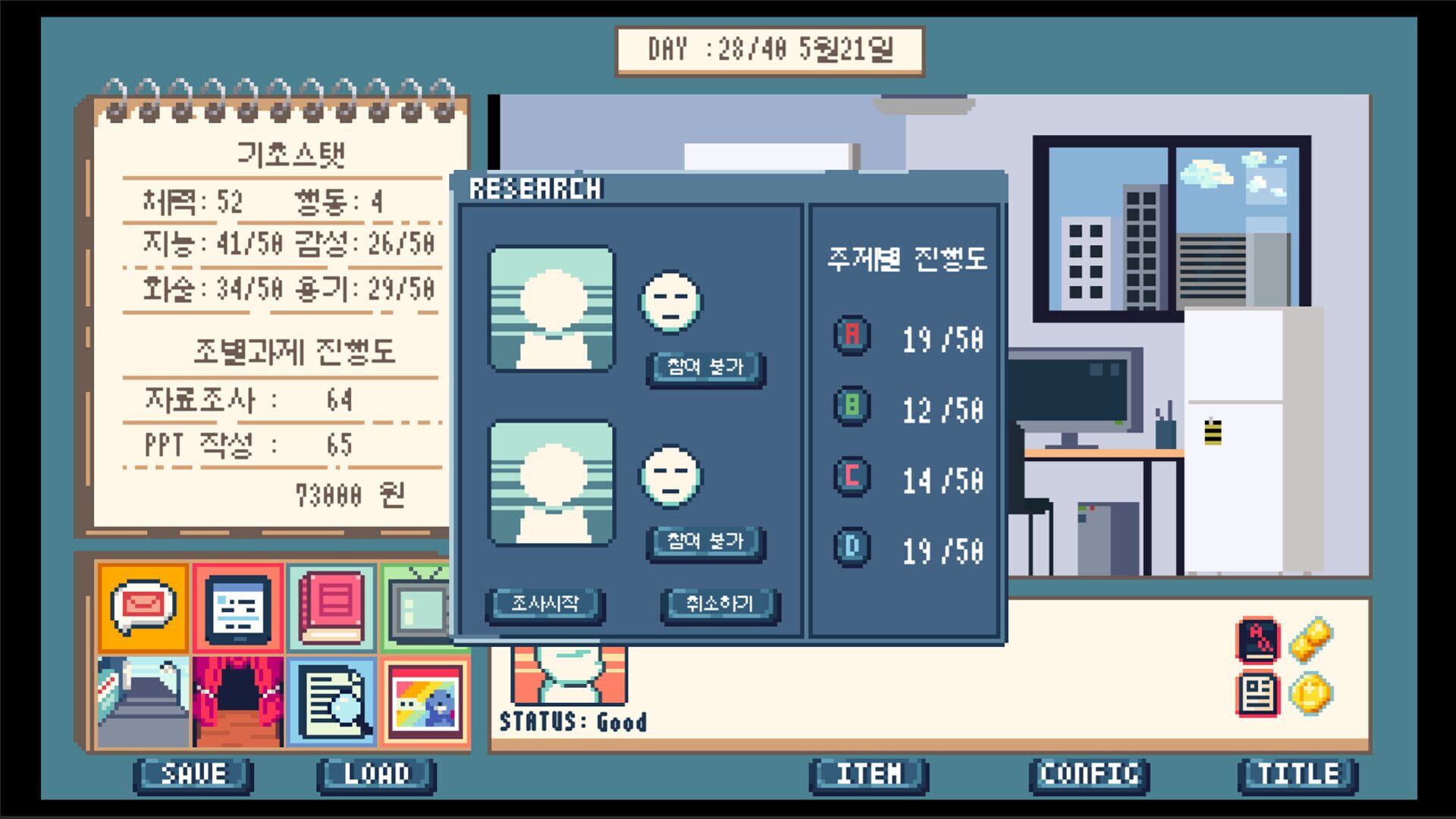
Task: Open the CONFIG menu
Action: point(1087,773)
